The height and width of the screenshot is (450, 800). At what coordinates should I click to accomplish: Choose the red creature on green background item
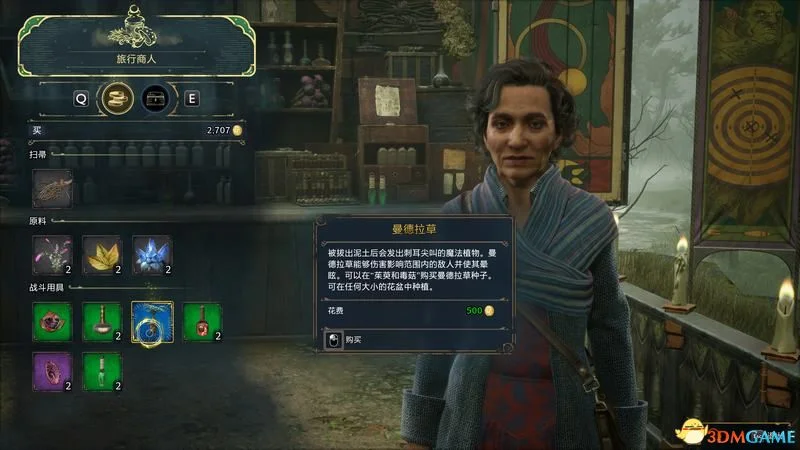[x=52, y=322]
